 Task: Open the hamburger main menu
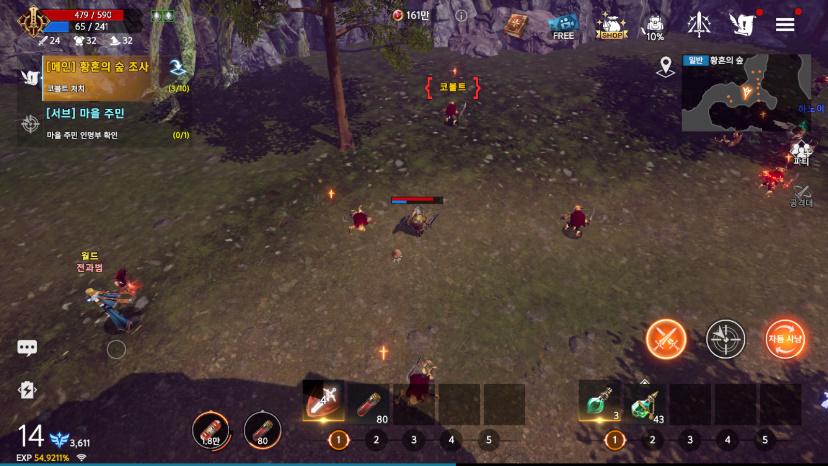click(x=785, y=24)
